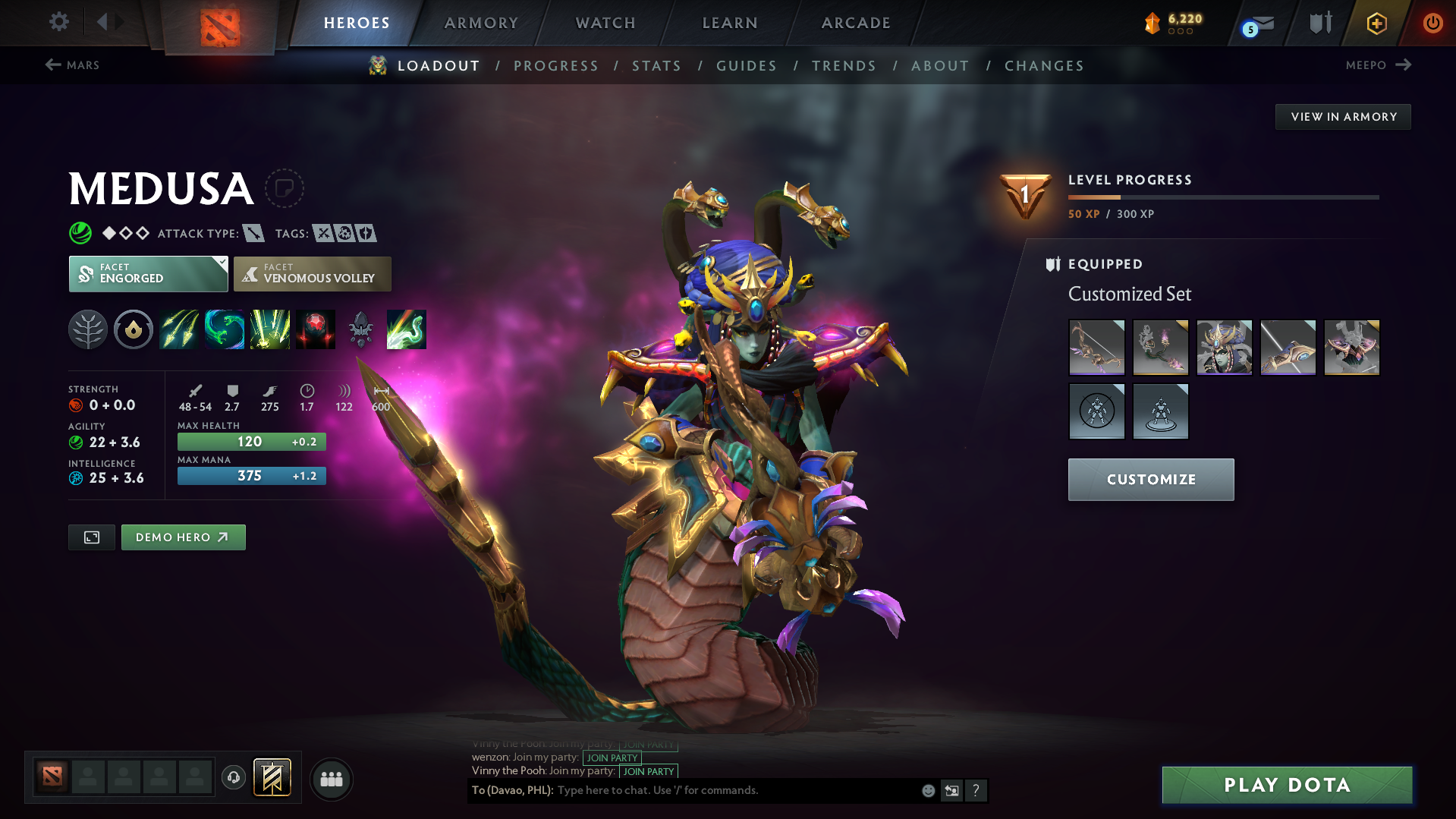Open the Engorged facet dropdown chevron
The width and height of the screenshot is (1456, 819).
tap(221, 262)
